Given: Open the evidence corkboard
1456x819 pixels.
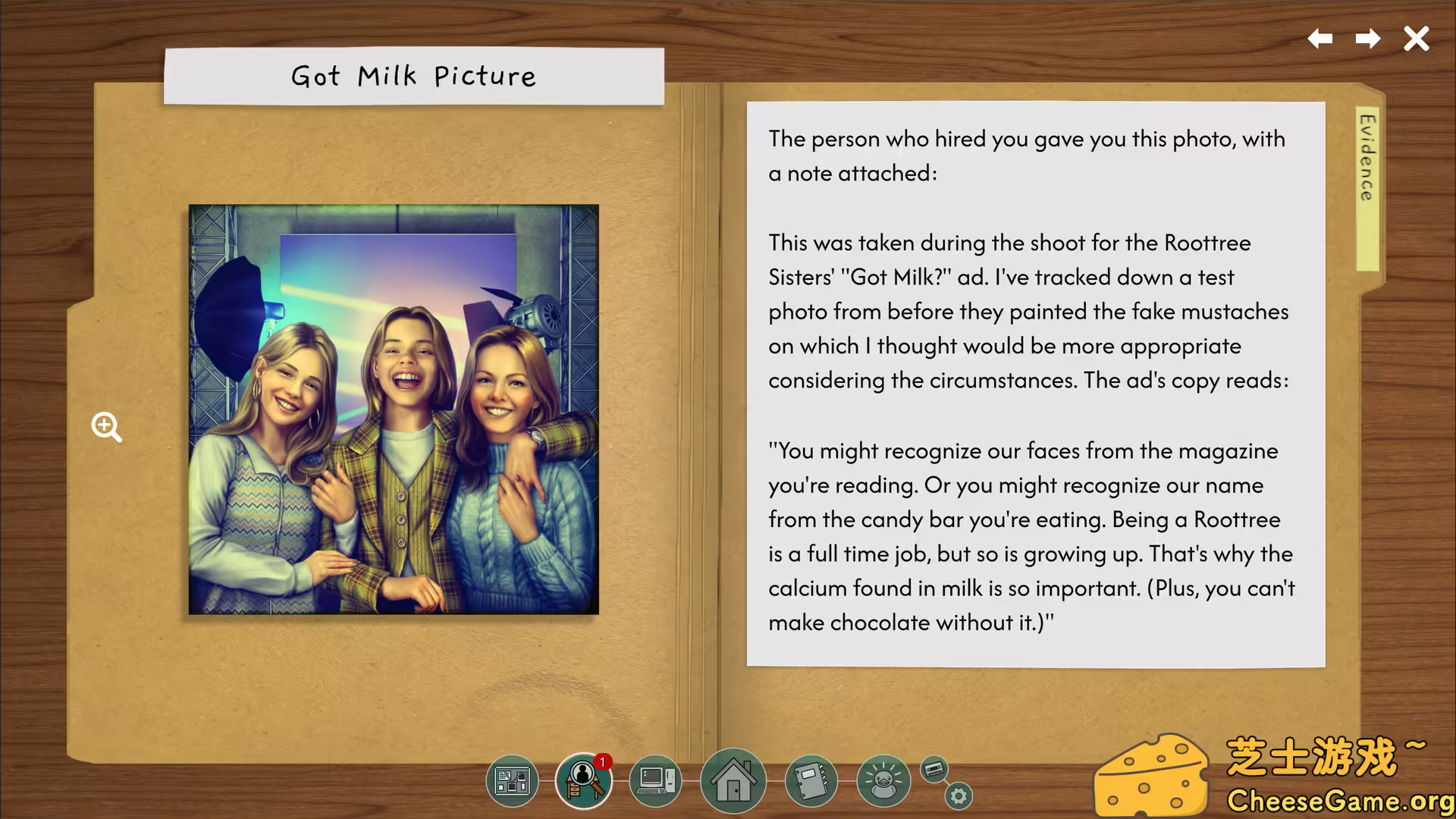Looking at the screenshot, I should [512, 781].
